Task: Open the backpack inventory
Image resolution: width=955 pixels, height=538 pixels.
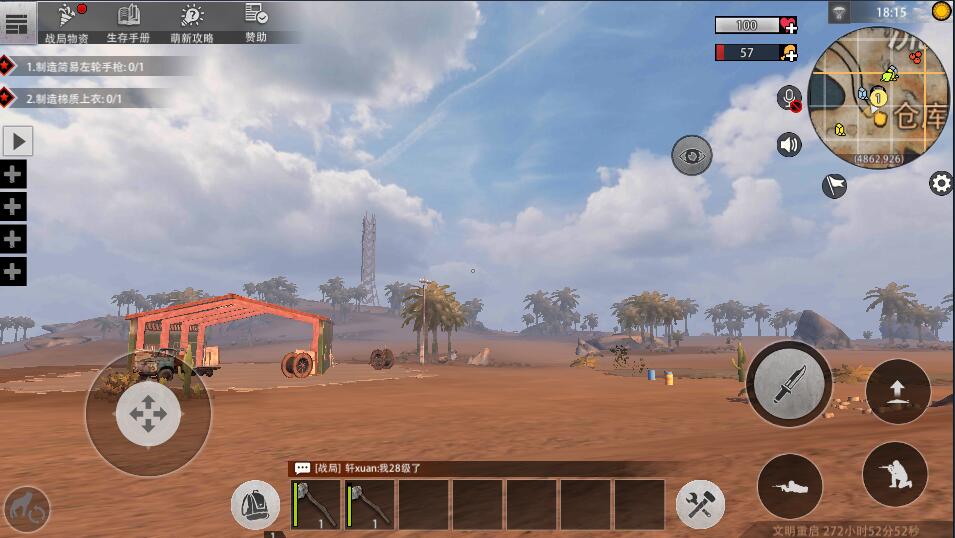Action: point(255,505)
